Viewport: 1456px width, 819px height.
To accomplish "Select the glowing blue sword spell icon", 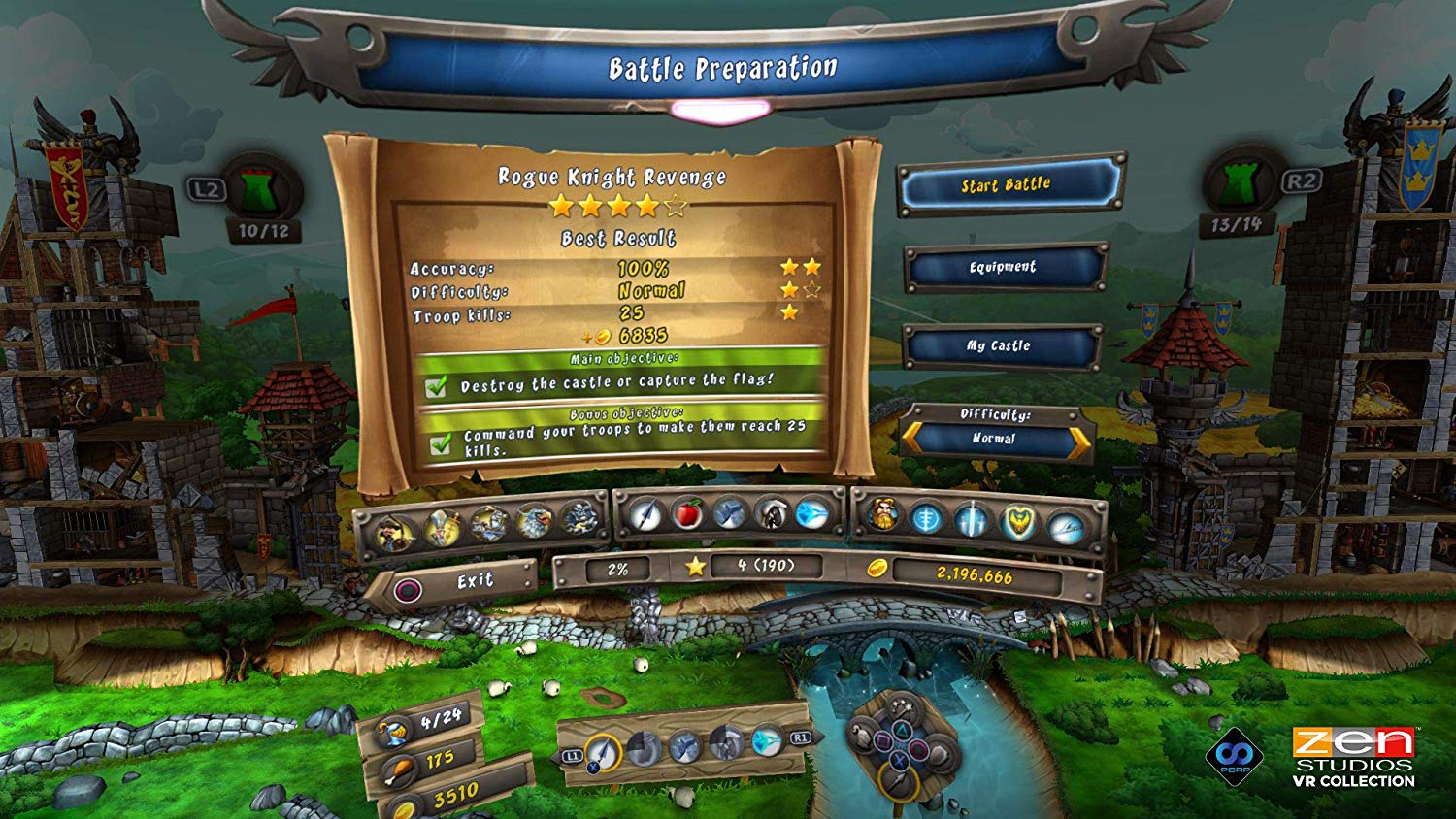I will tap(972, 519).
